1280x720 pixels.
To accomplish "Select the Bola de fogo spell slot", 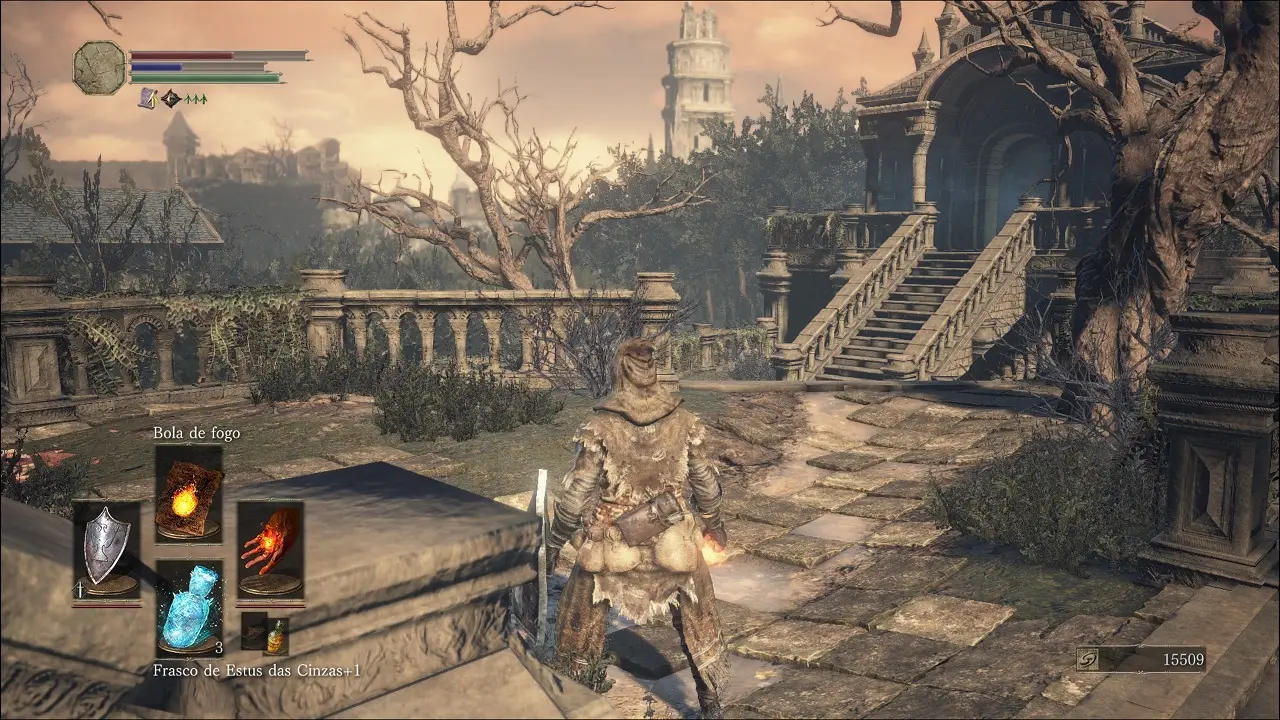I will pos(188,493).
